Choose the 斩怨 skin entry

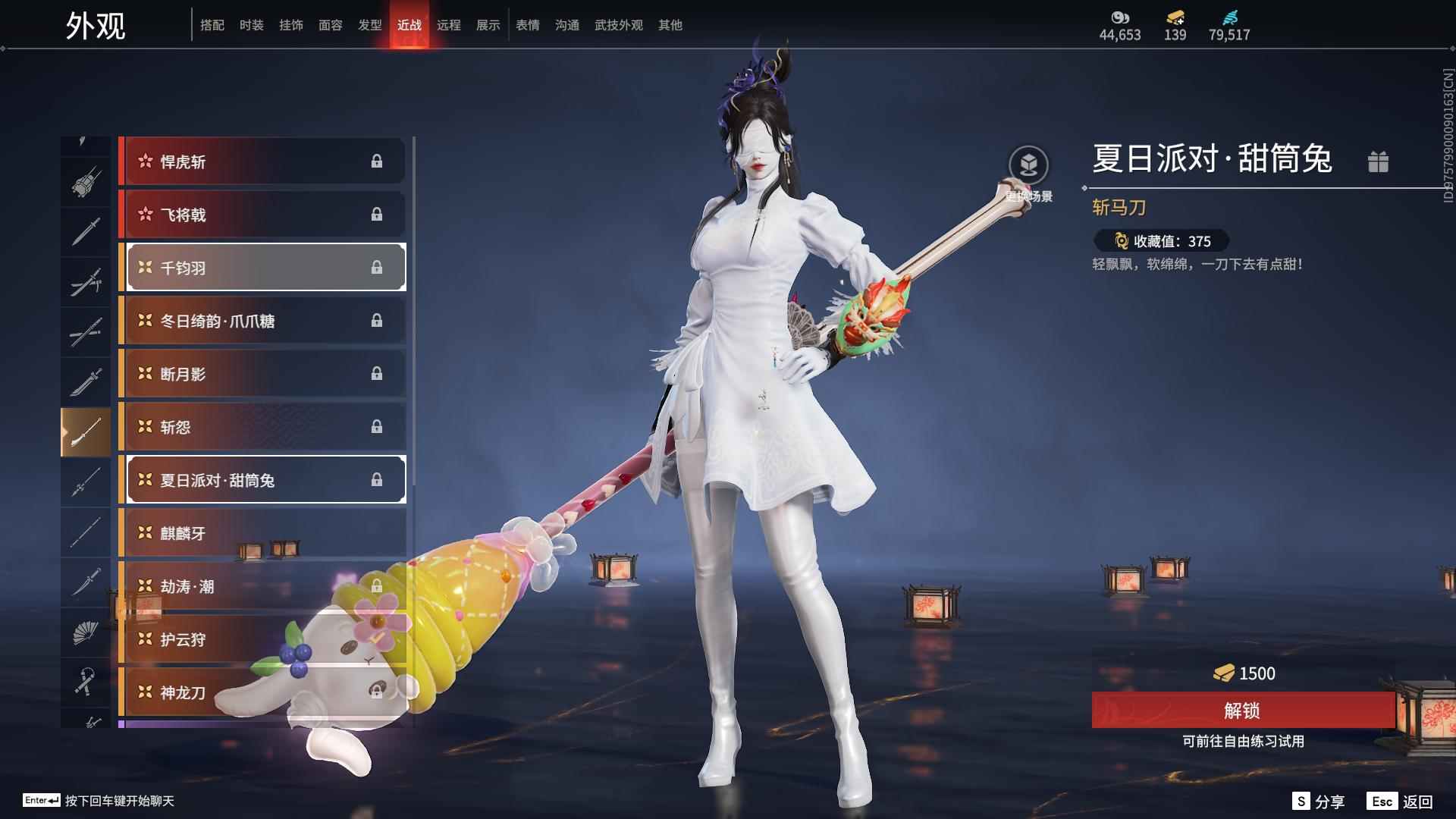pos(262,427)
